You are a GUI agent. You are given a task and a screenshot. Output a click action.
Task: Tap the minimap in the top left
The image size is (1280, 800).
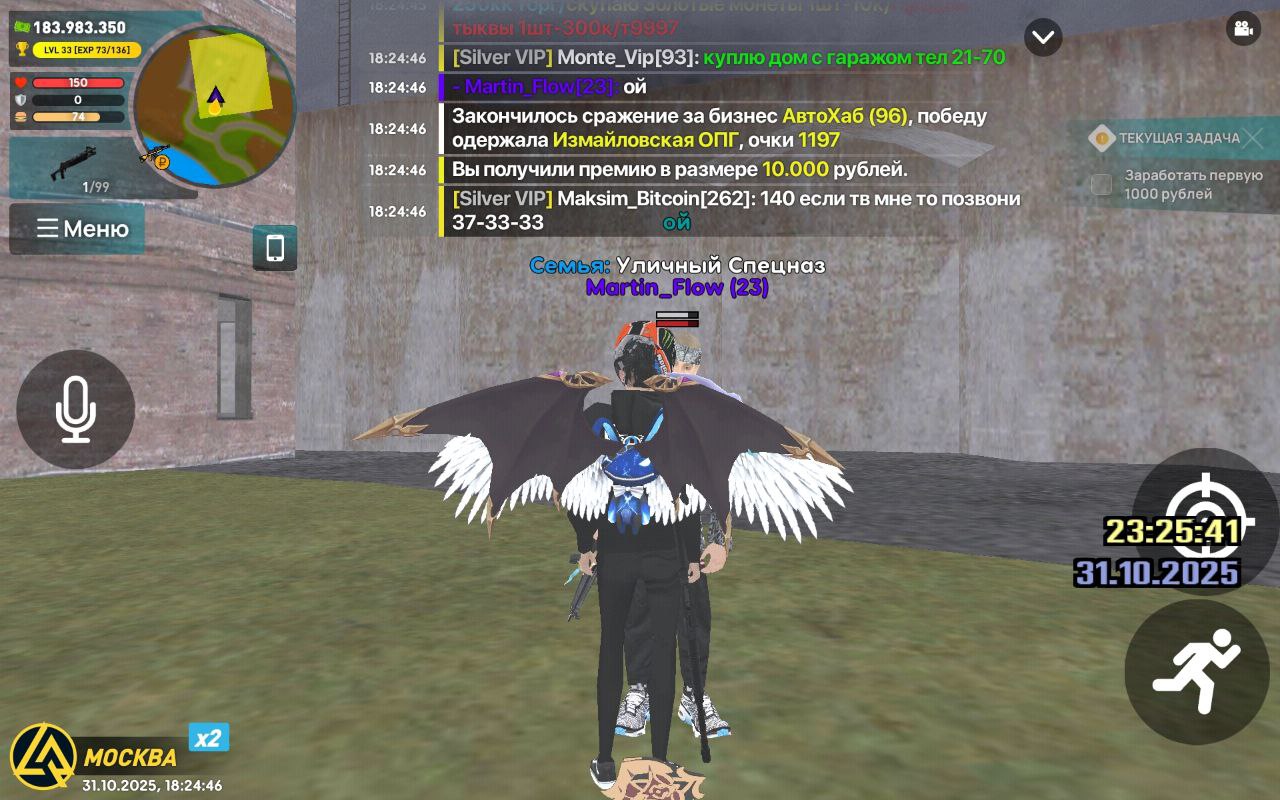click(215, 108)
